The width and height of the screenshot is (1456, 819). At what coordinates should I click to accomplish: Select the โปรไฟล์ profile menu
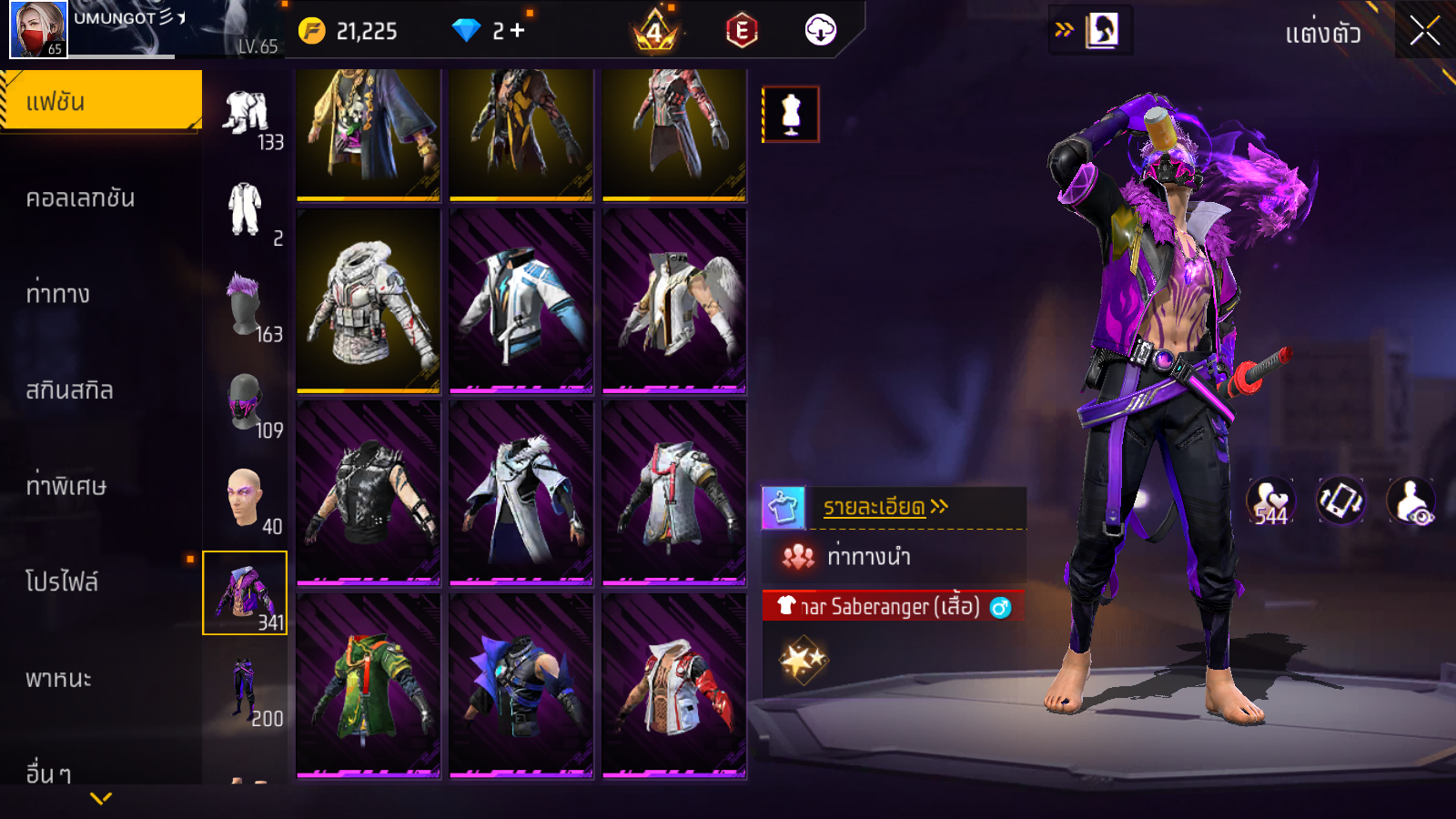[x=62, y=582]
